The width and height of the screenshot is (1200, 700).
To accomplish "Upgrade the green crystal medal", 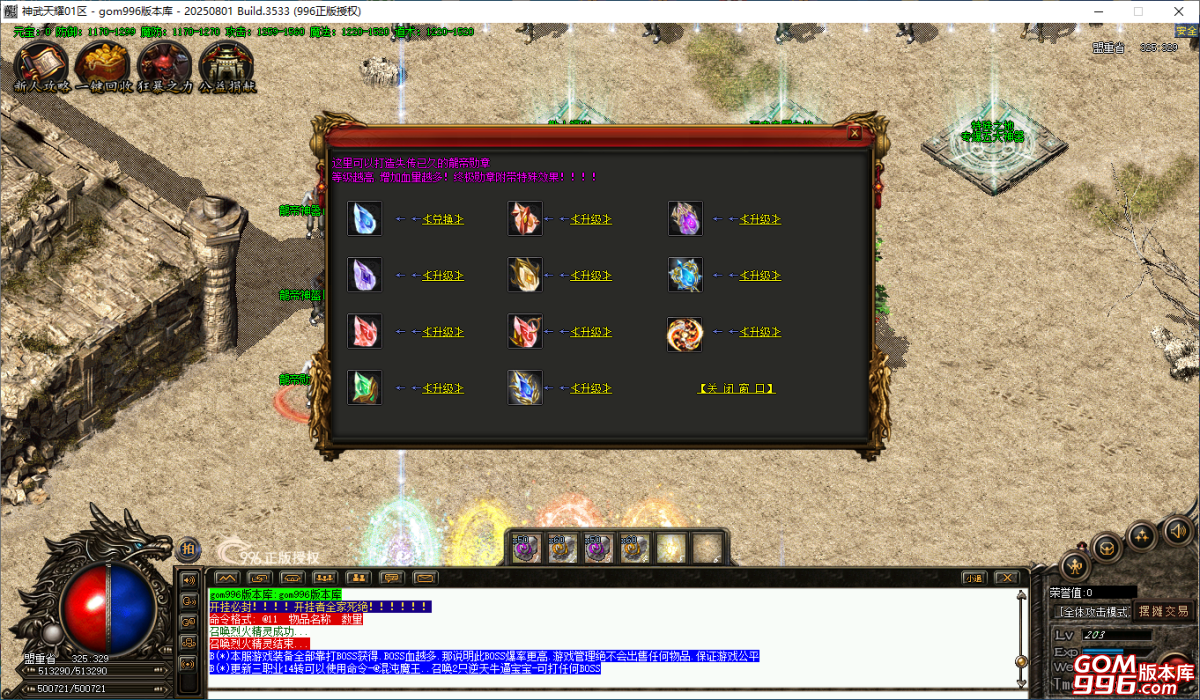I will 442,388.
